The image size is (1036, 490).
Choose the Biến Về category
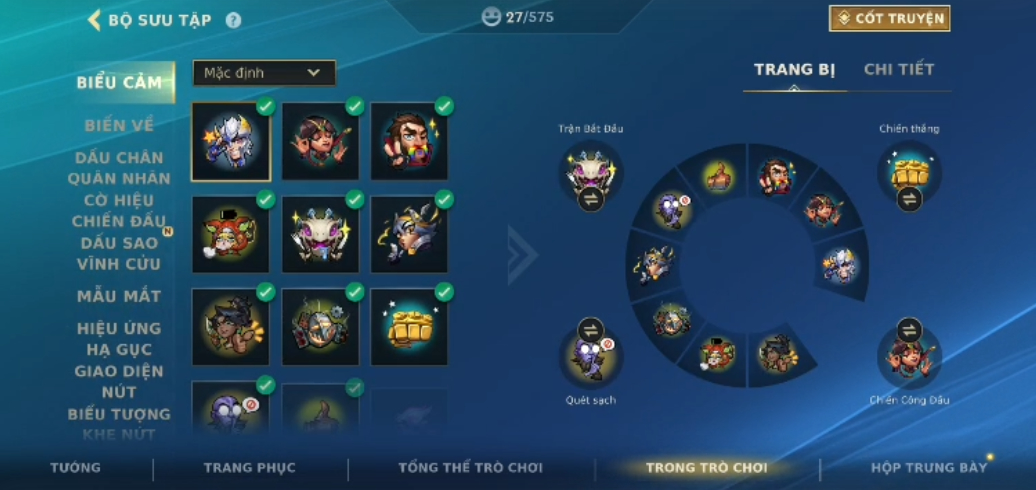pyautogui.click(x=119, y=126)
